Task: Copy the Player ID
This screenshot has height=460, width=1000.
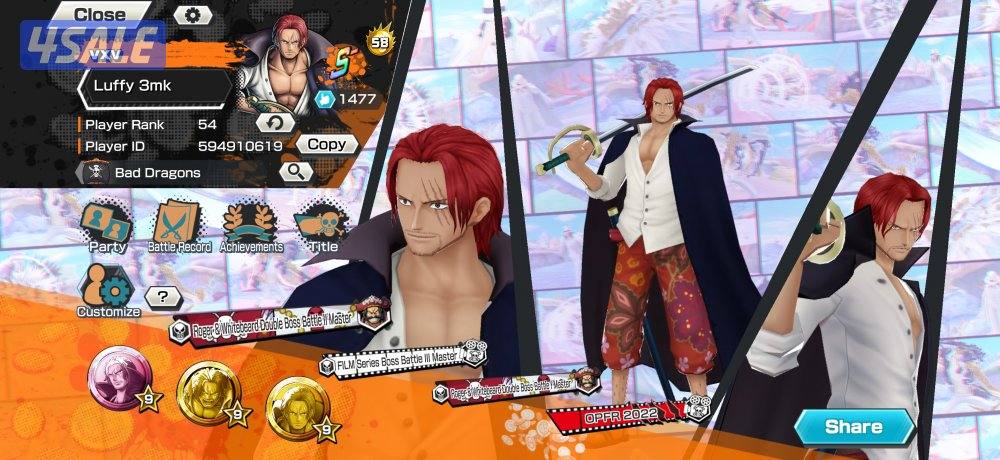Action: pos(326,144)
